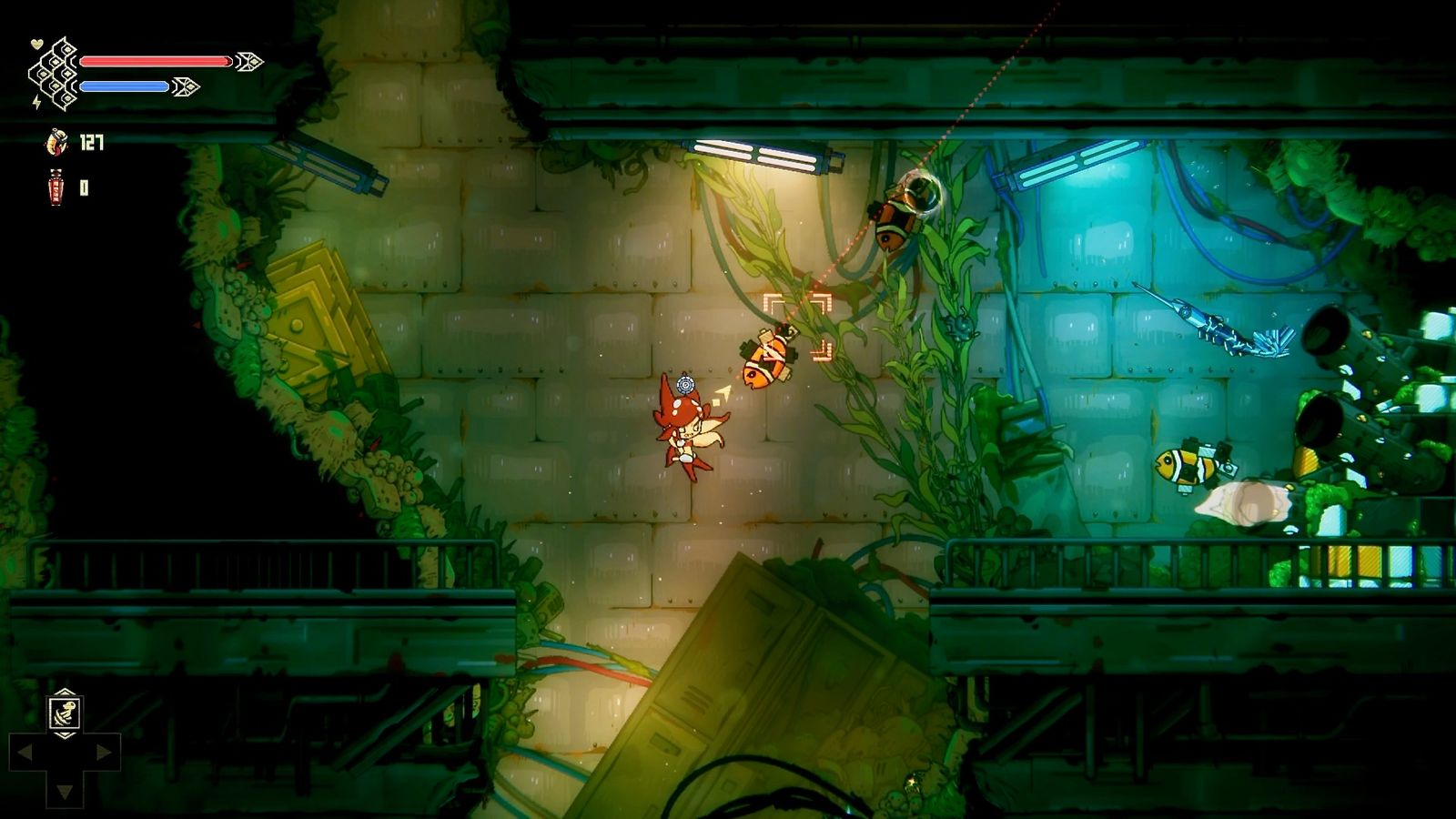The width and height of the screenshot is (1456, 819).
Task: Click the lightning bolt icon below the scales
Action: click(x=35, y=101)
